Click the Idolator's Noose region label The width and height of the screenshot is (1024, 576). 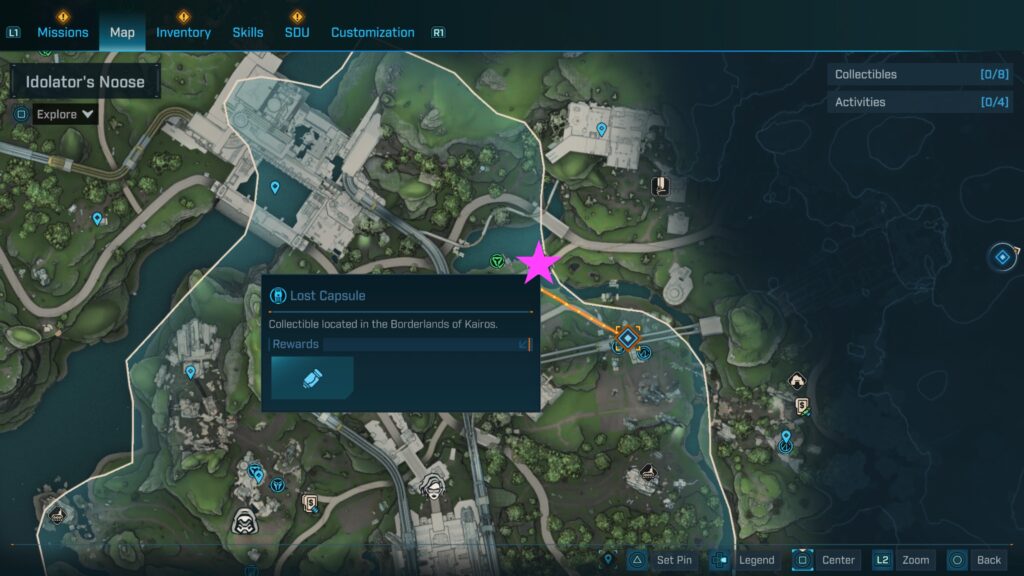(x=85, y=82)
